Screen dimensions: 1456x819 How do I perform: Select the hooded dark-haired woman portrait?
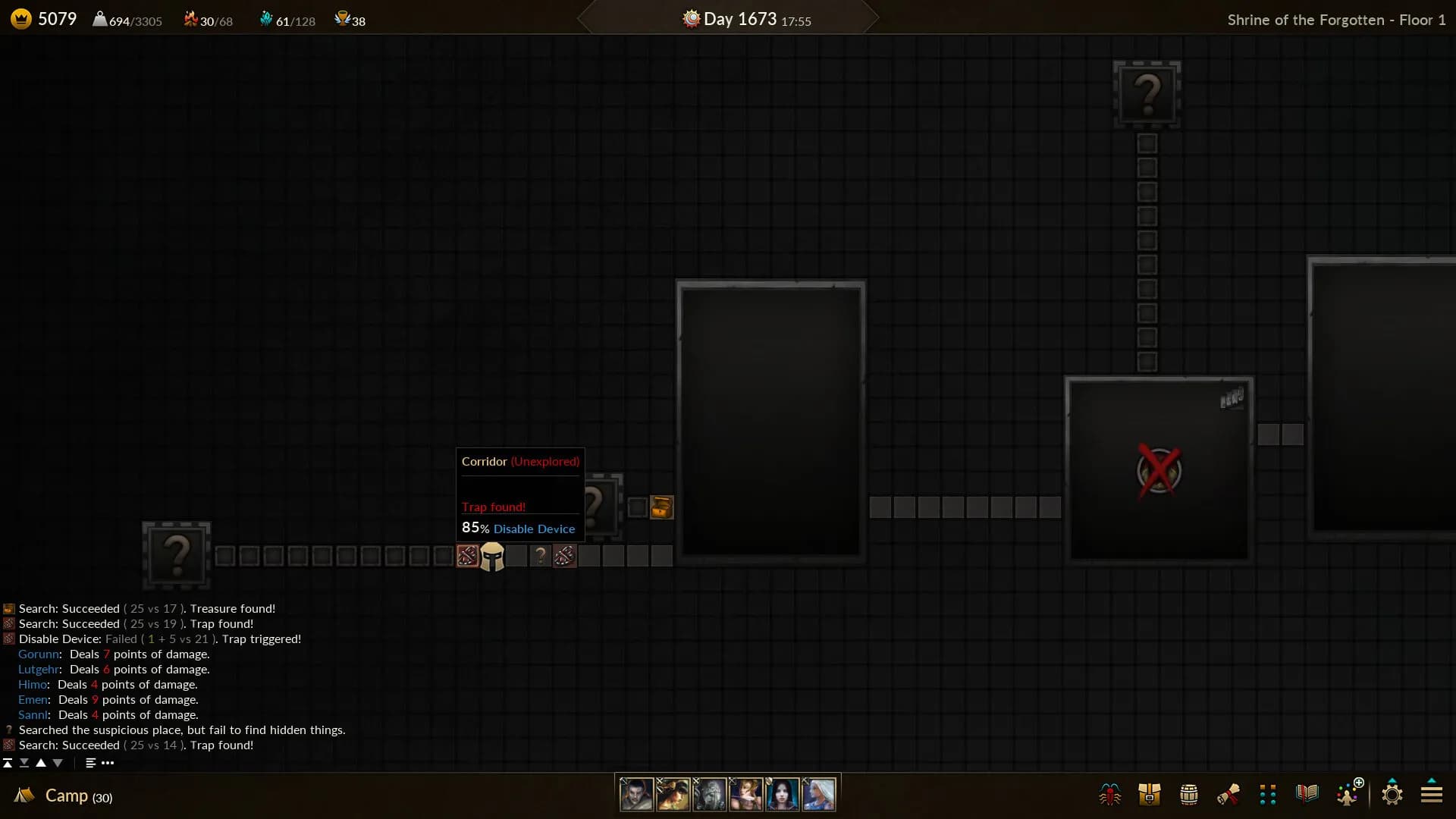[782, 795]
